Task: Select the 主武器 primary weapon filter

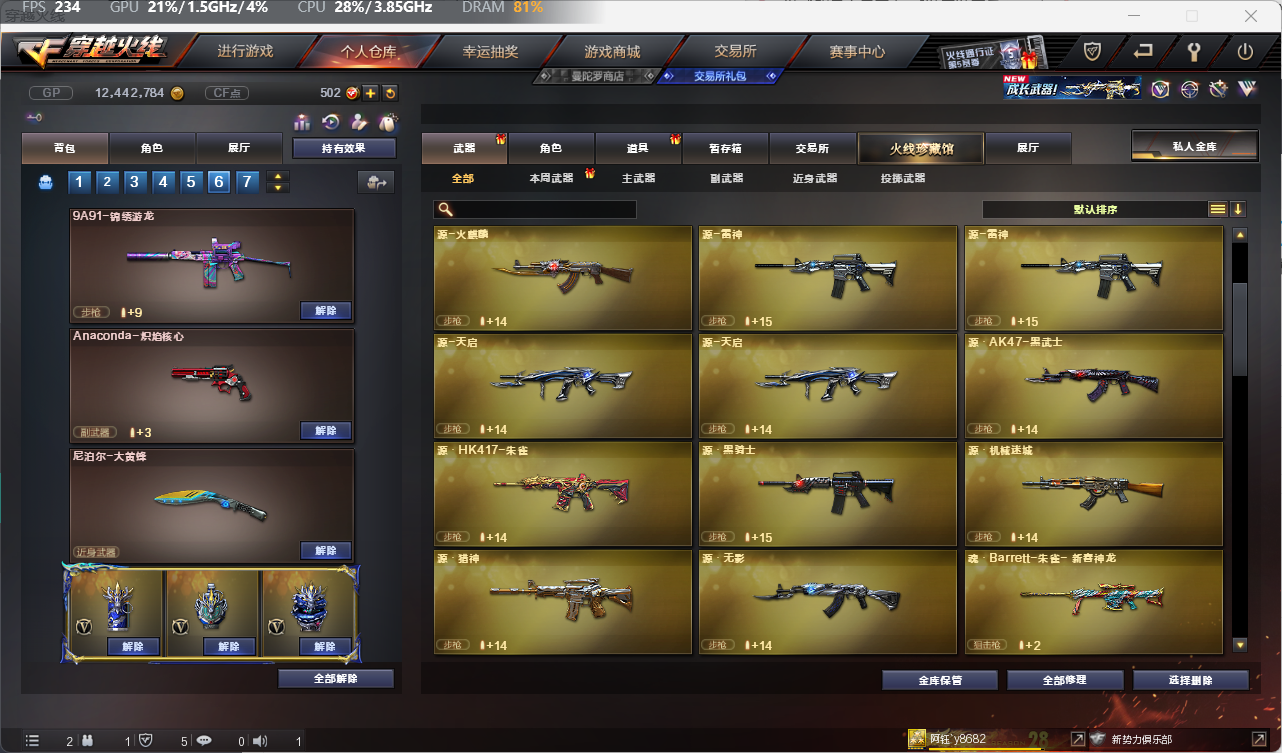Action: (x=638, y=178)
